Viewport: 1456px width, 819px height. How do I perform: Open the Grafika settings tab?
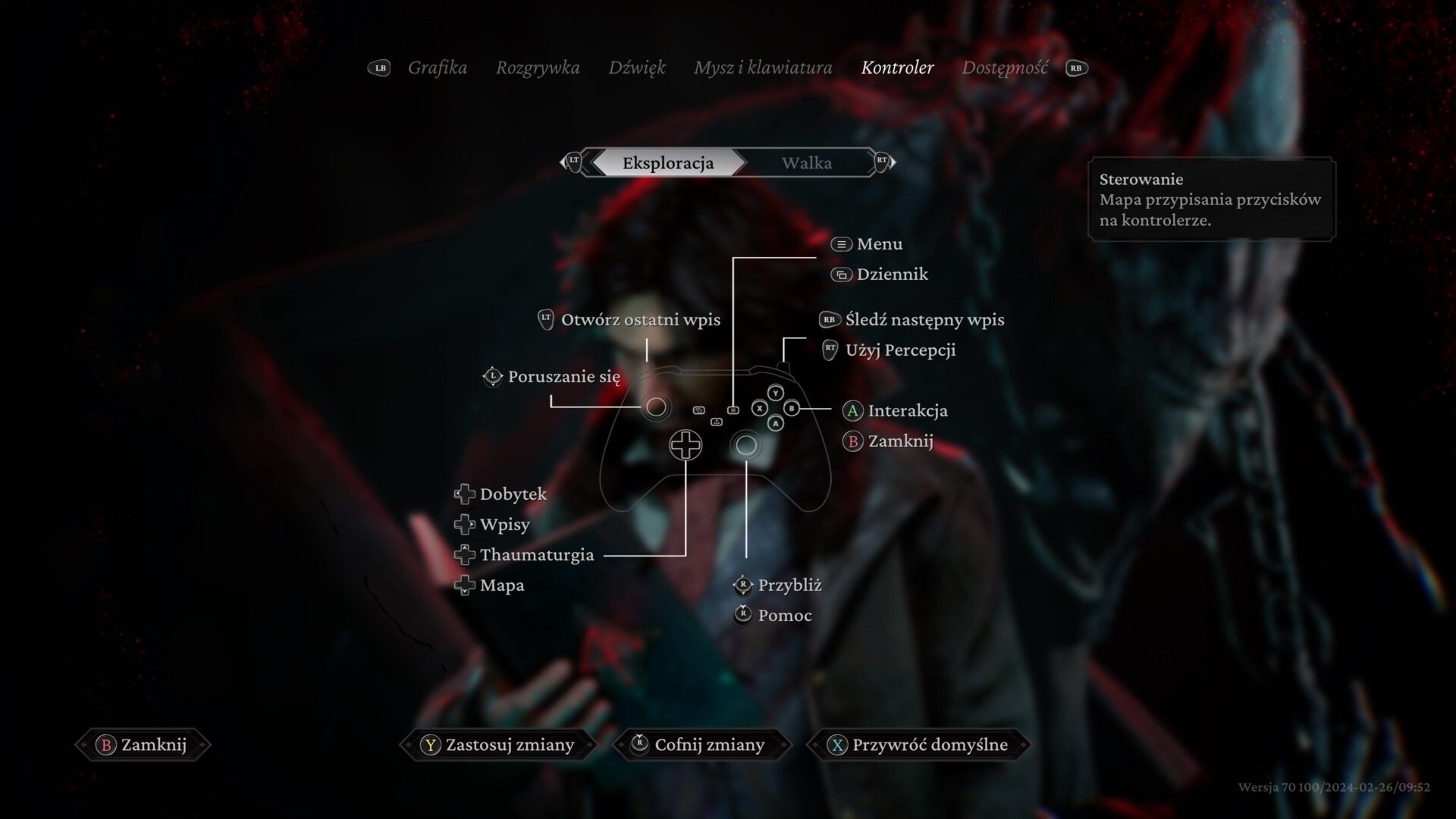coord(437,68)
